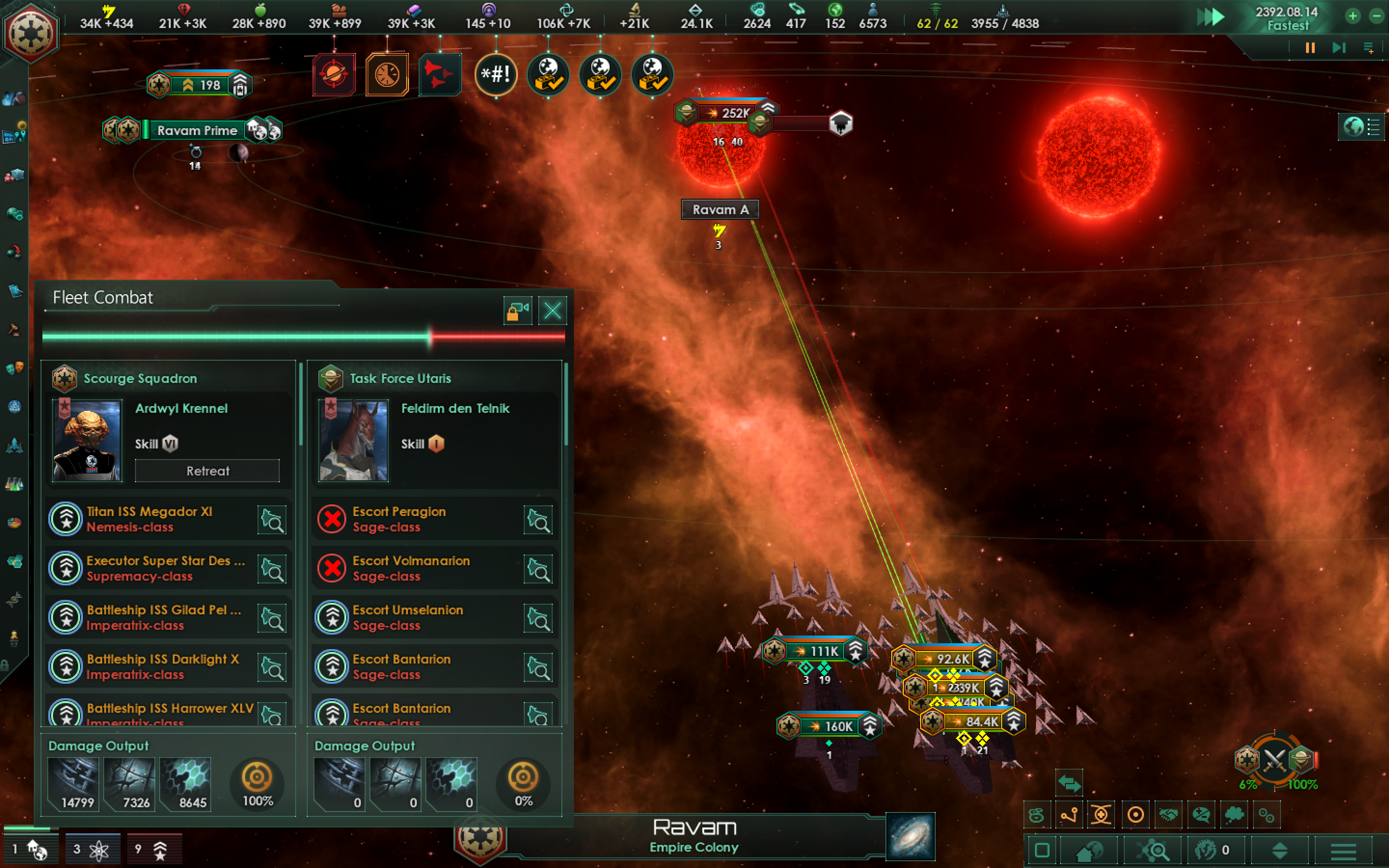Select the Ravam Prime planet banner
This screenshot has height=868, width=1389.
point(197,130)
